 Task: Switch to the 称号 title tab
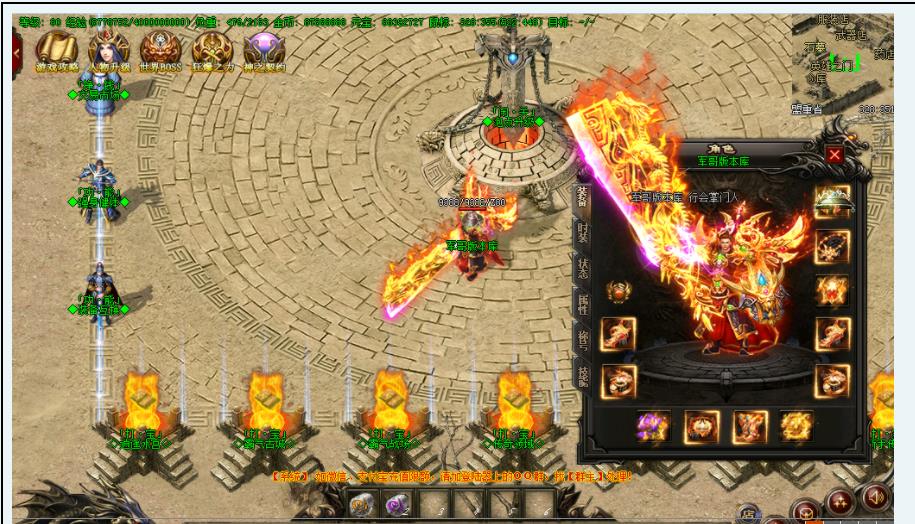582,338
